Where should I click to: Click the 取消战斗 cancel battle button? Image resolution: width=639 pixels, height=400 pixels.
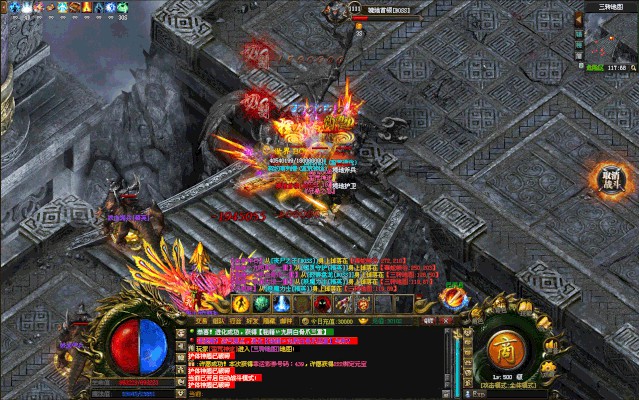[x=609, y=180]
